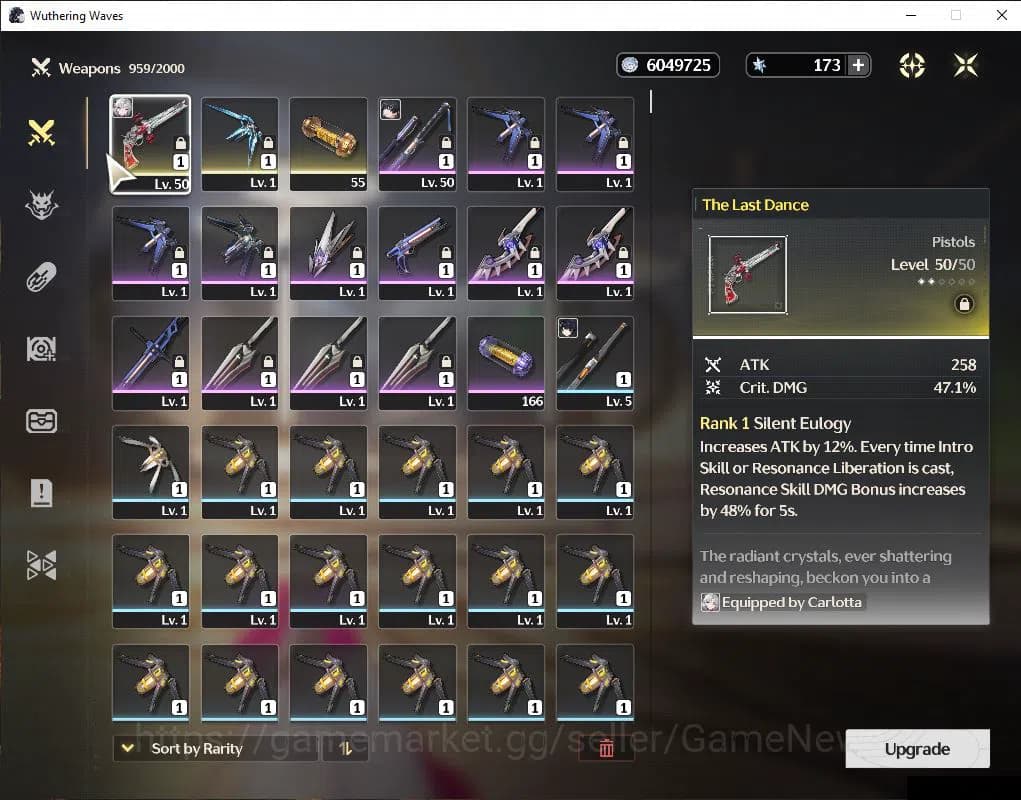This screenshot has width=1021, height=800.
Task: Select The Last Dance pistol slot
Action: [150, 142]
